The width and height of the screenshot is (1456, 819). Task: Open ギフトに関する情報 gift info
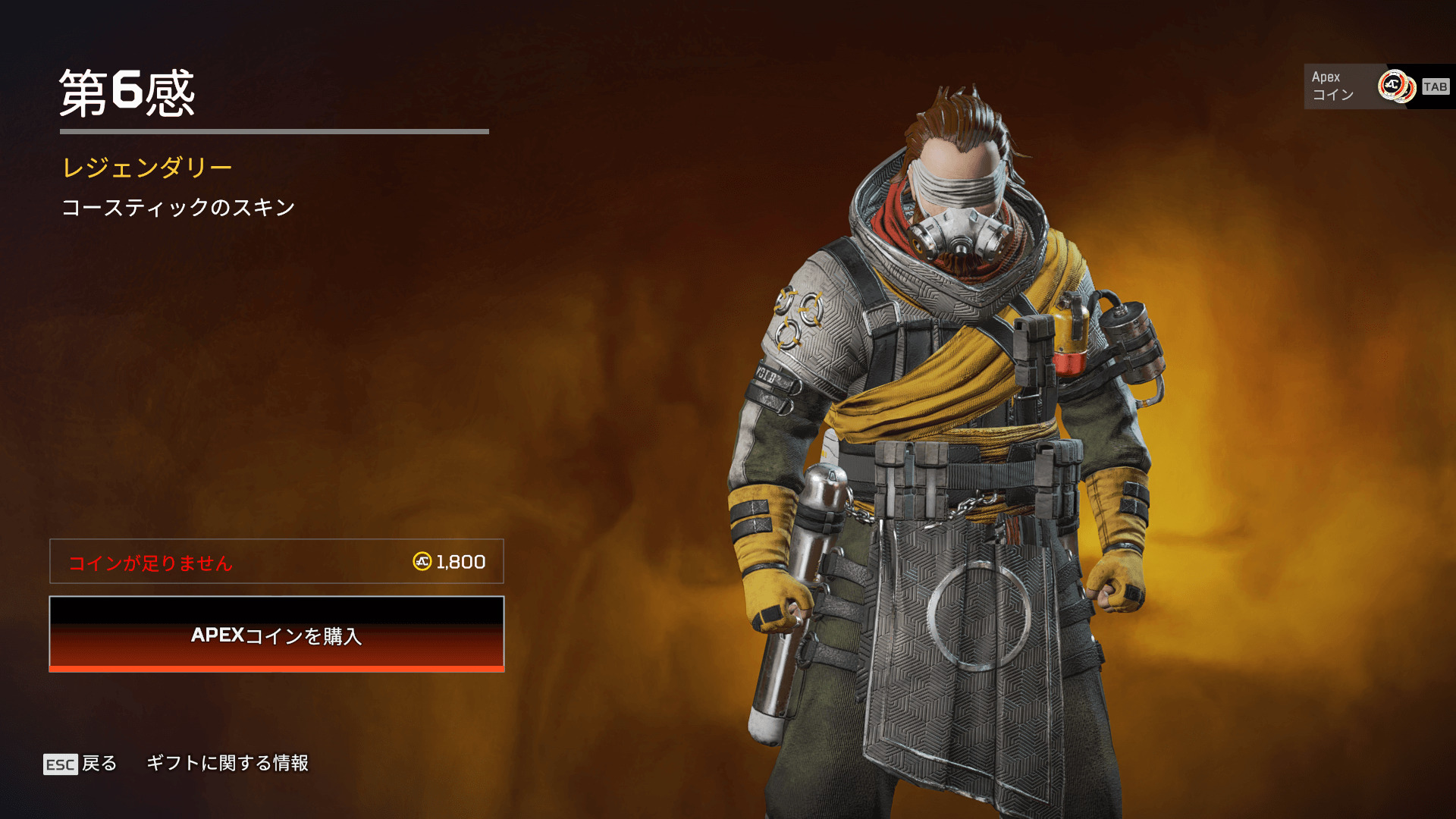[227, 763]
